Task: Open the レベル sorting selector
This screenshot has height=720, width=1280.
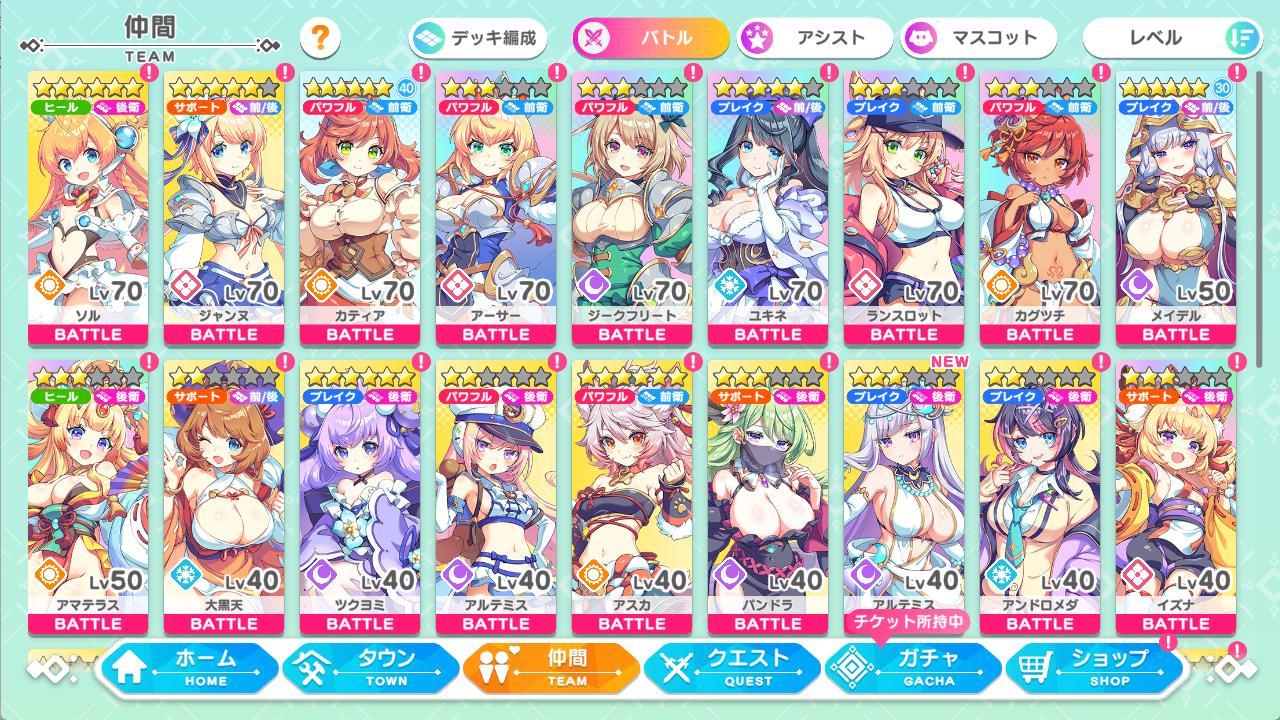Action: pos(1170,38)
